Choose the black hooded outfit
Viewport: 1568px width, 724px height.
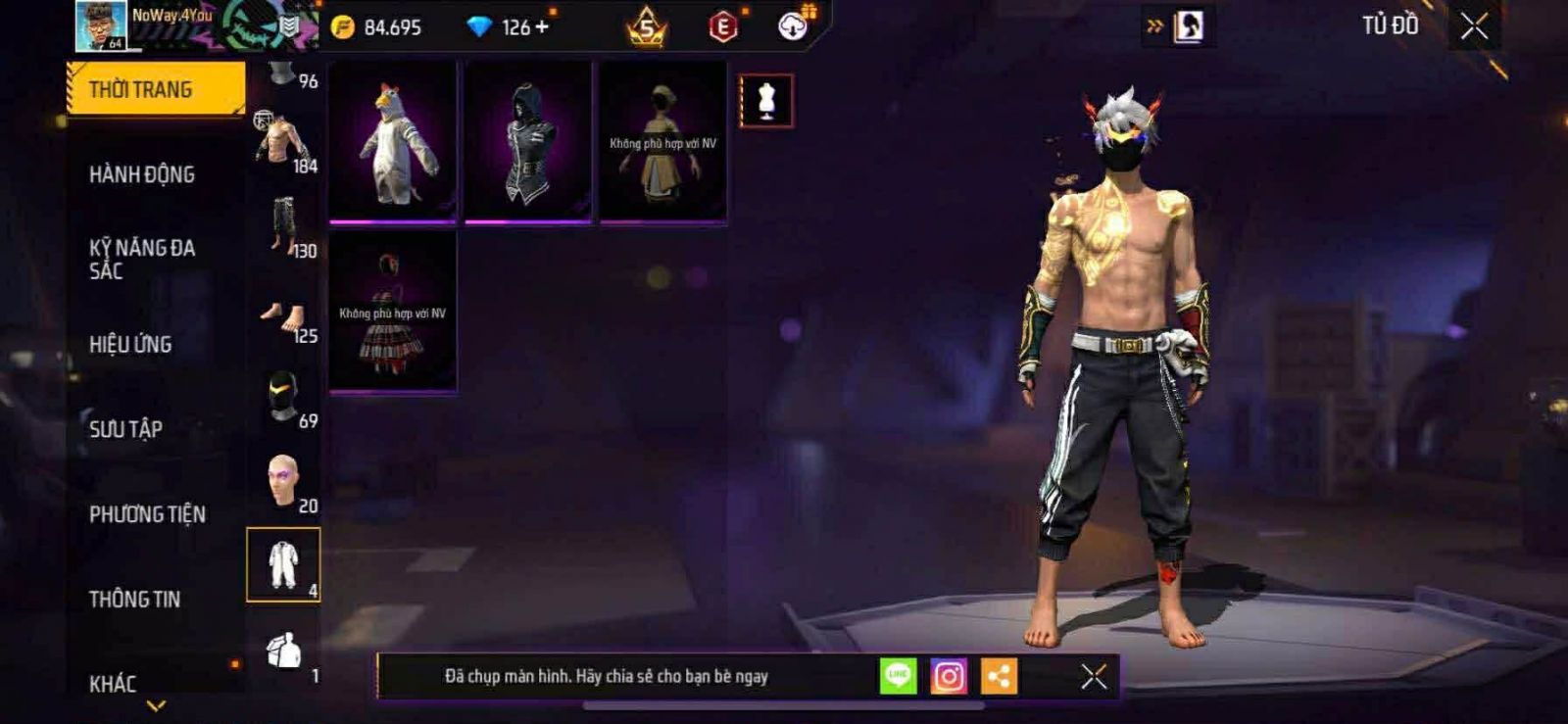tap(528, 142)
